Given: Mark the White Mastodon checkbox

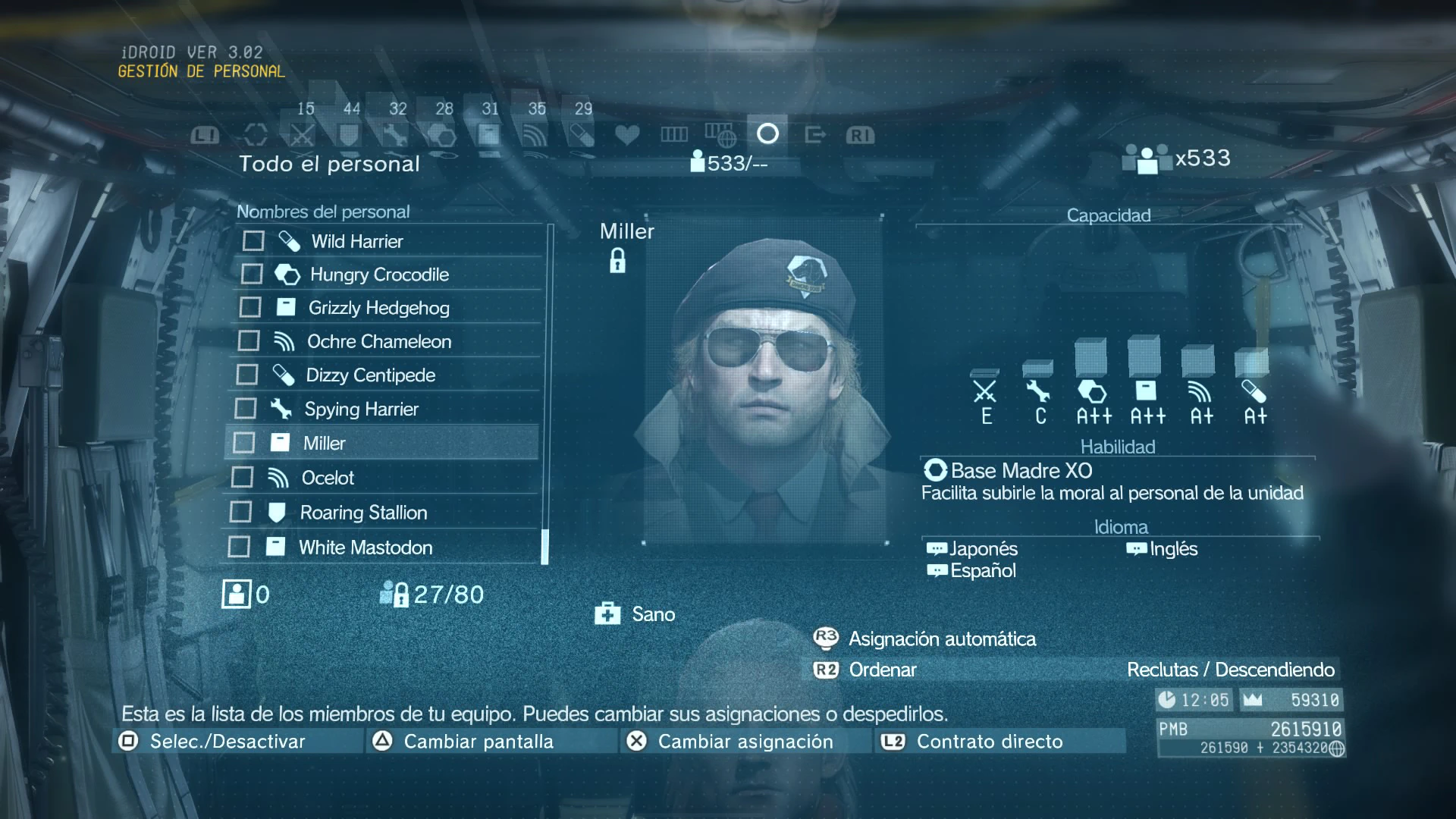Looking at the screenshot, I should 239,547.
